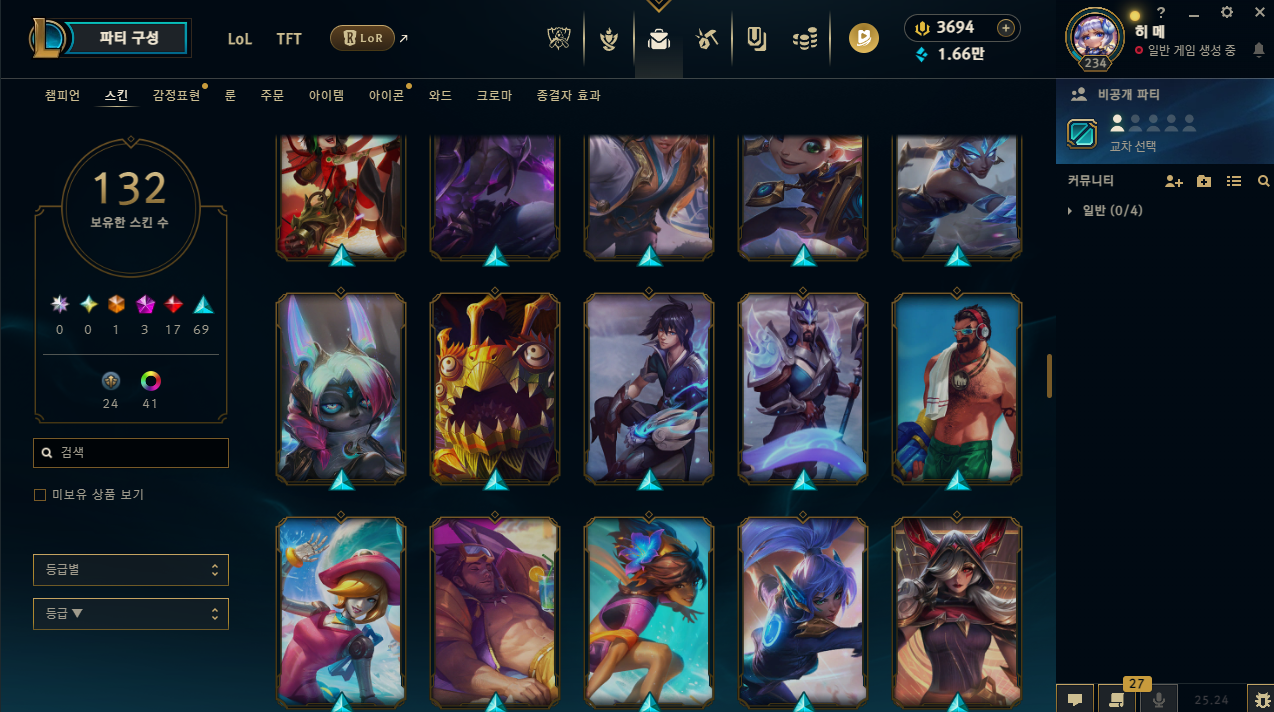Screen dimensions: 1274x712
Task: Show the 아이콘 icons tab
Action: click(386, 96)
